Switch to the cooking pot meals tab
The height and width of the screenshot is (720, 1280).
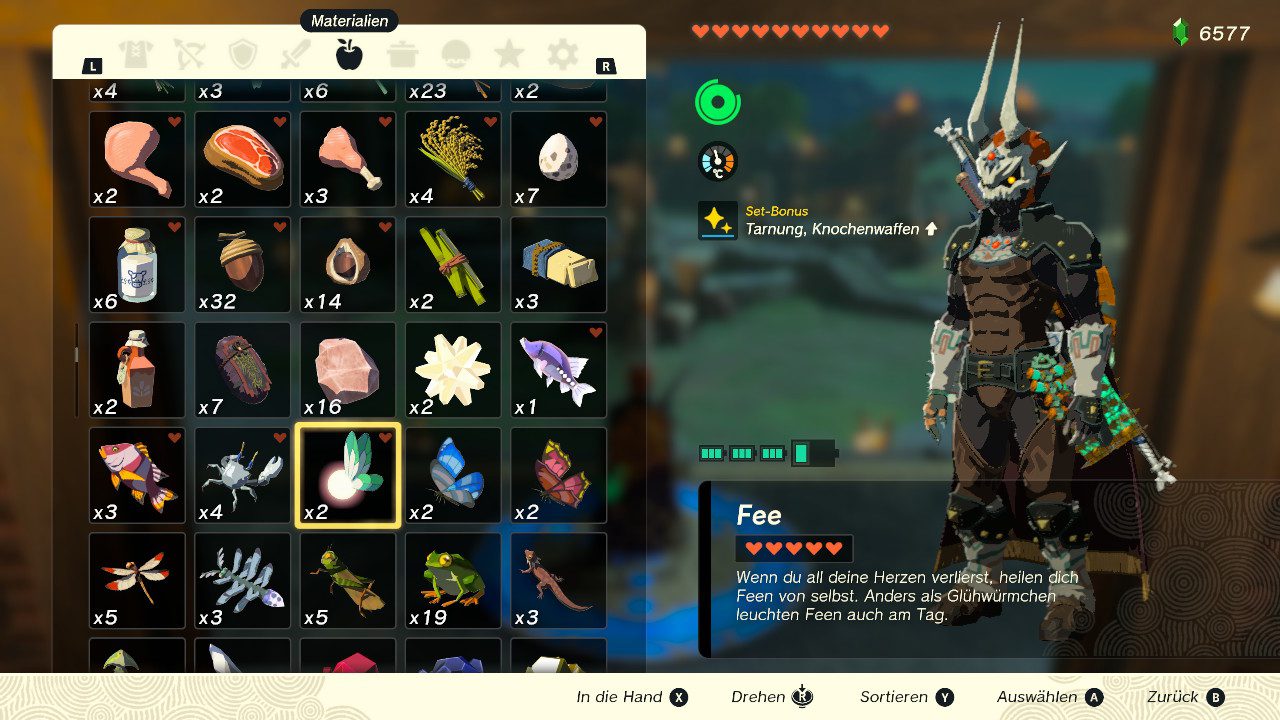pyautogui.click(x=402, y=54)
